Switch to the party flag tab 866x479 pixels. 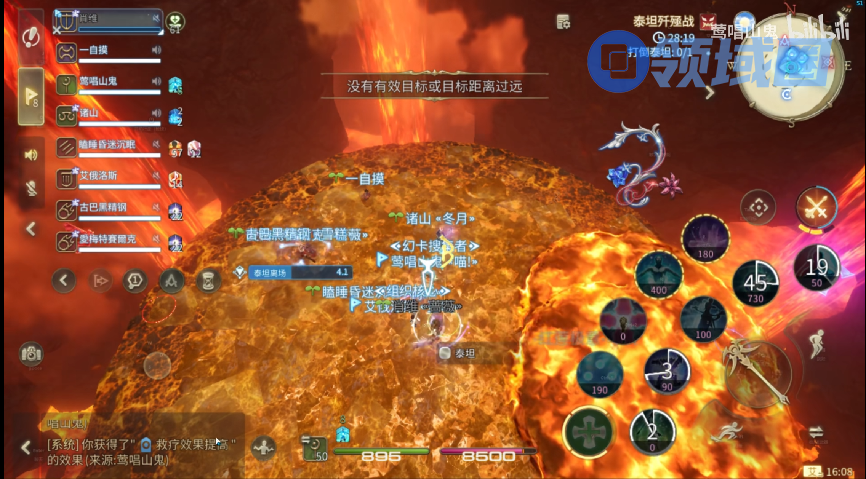click(x=31, y=96)
